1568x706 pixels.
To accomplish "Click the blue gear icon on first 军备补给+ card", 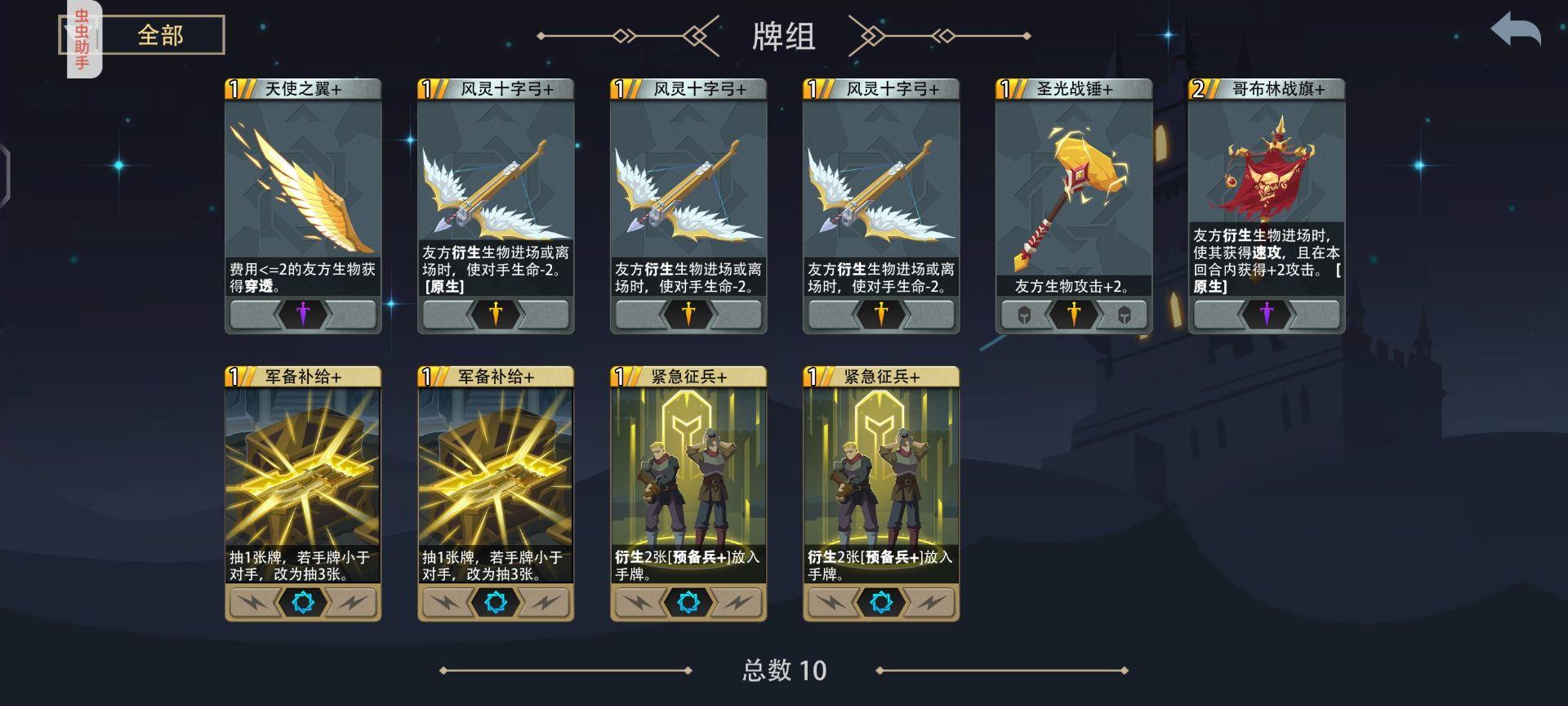I will click(302, 601).
